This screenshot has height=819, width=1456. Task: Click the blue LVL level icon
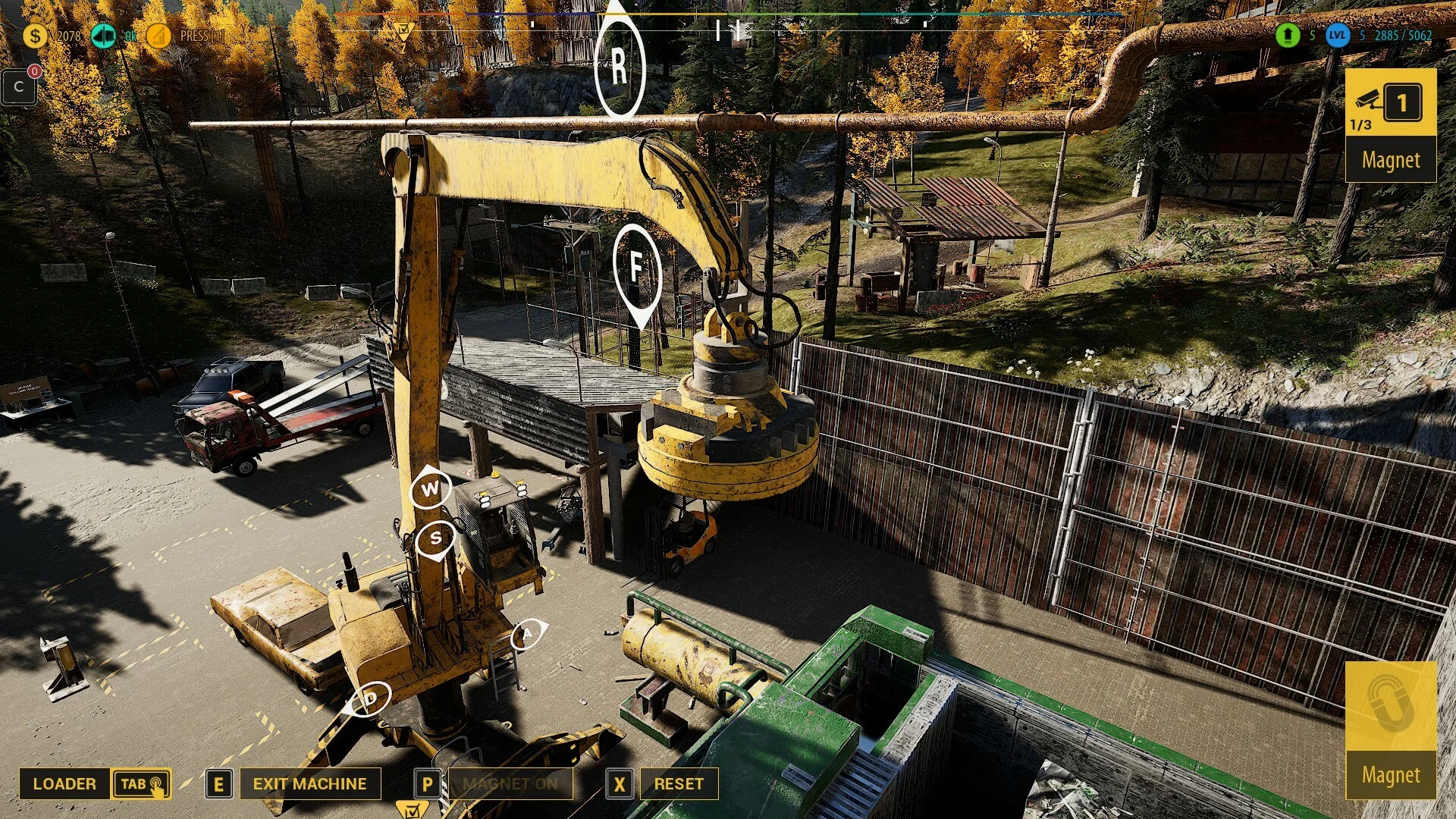(x=1337, y=35)
